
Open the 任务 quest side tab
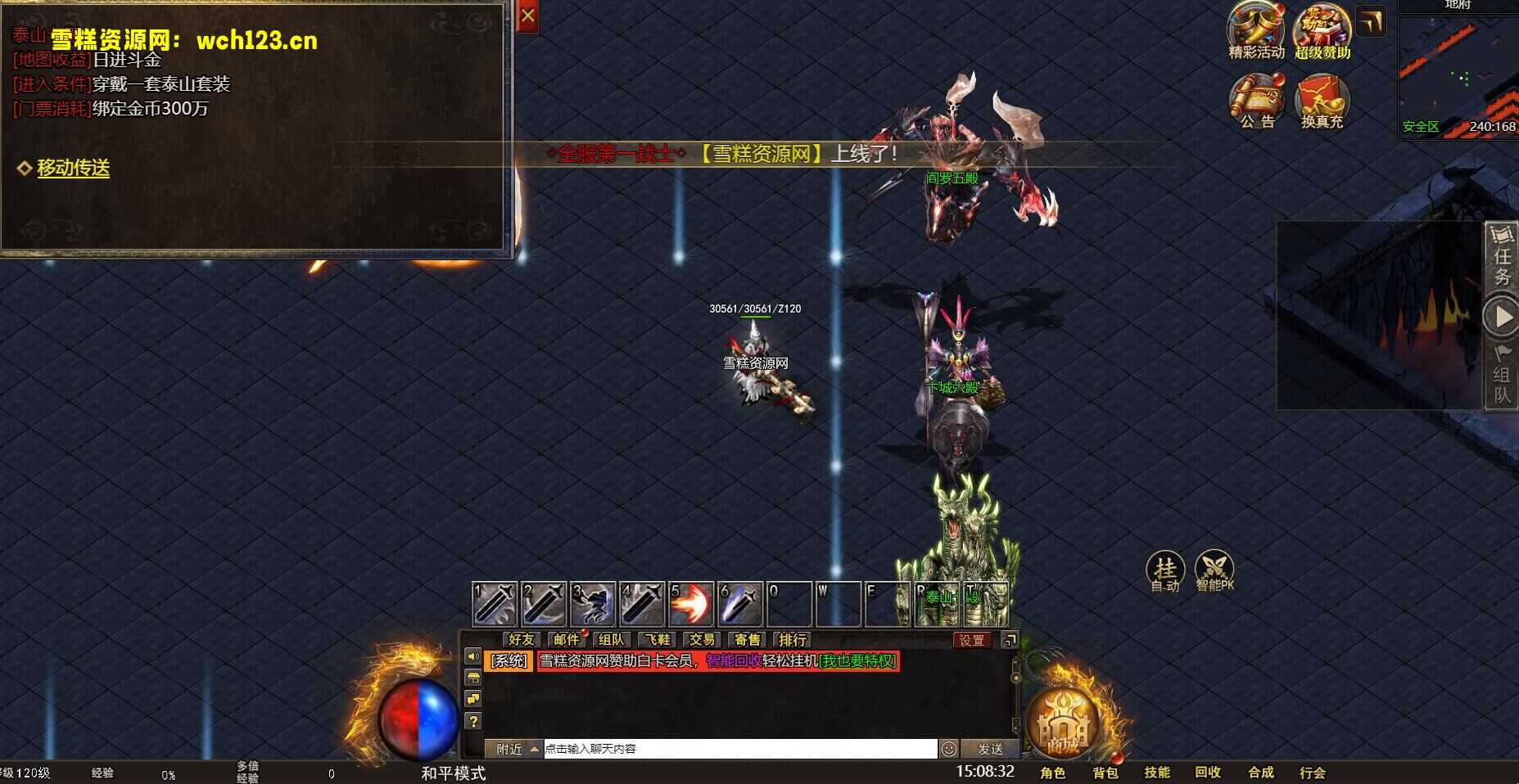pos(1502,266)
